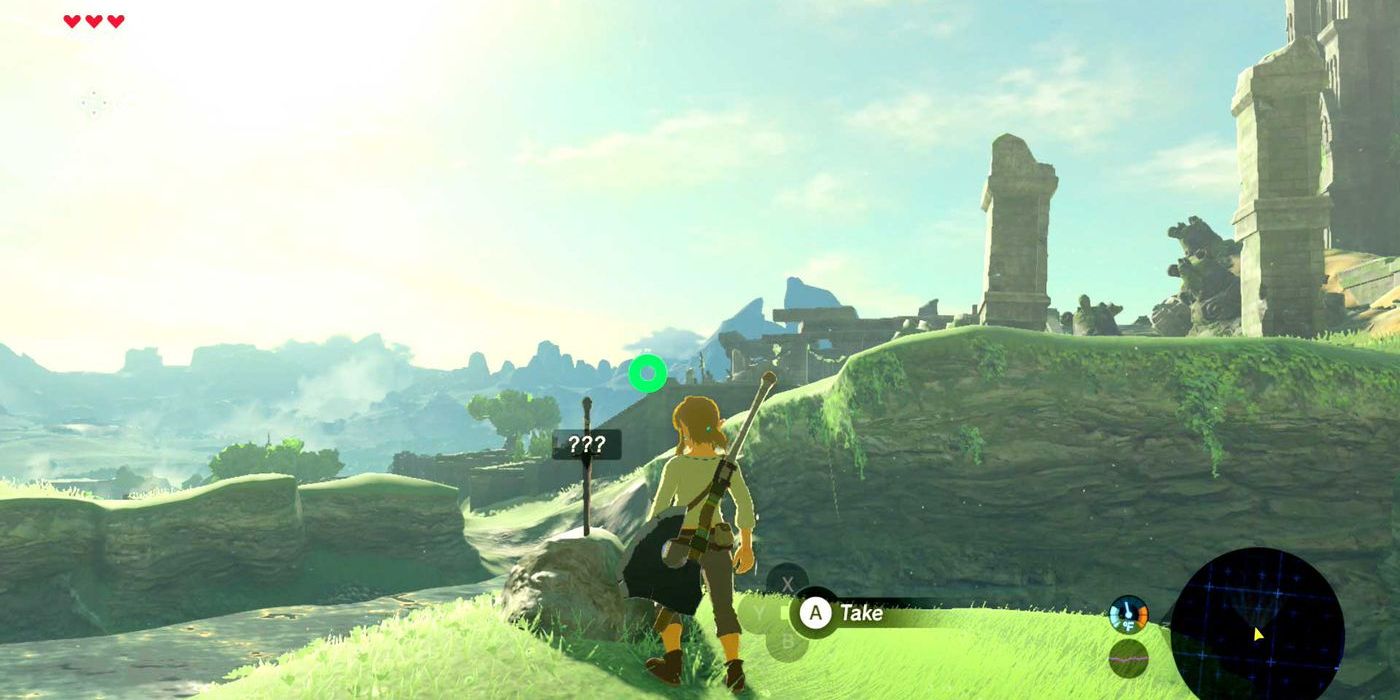Select the "???" item label
Screen dimensions: 1400x700
point(586,445)
